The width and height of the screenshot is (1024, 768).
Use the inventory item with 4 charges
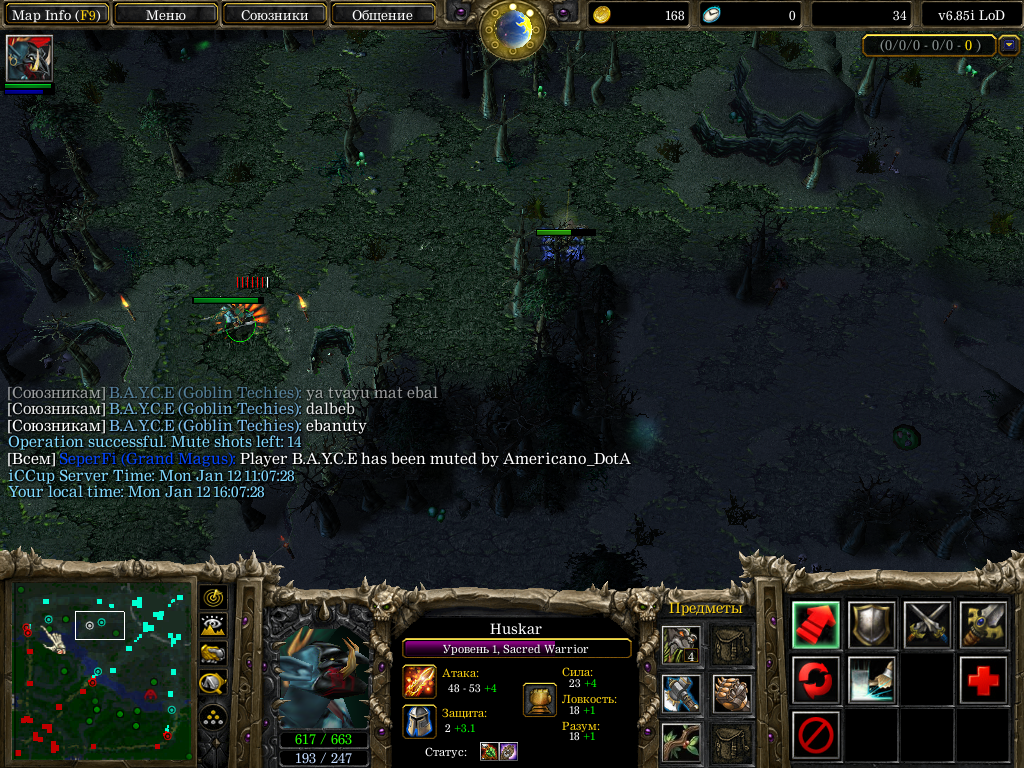point(681,645)
